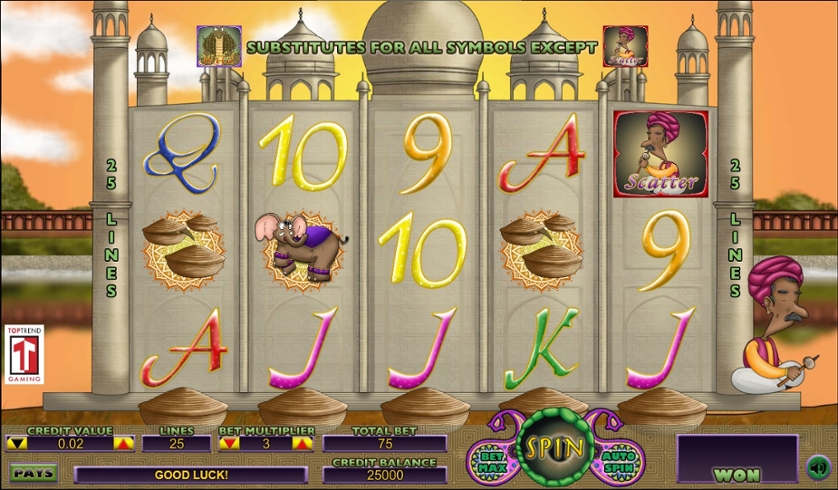Raise the bet multiplier
This screenshot has height=490, width=838.
[x=302, y=443]
